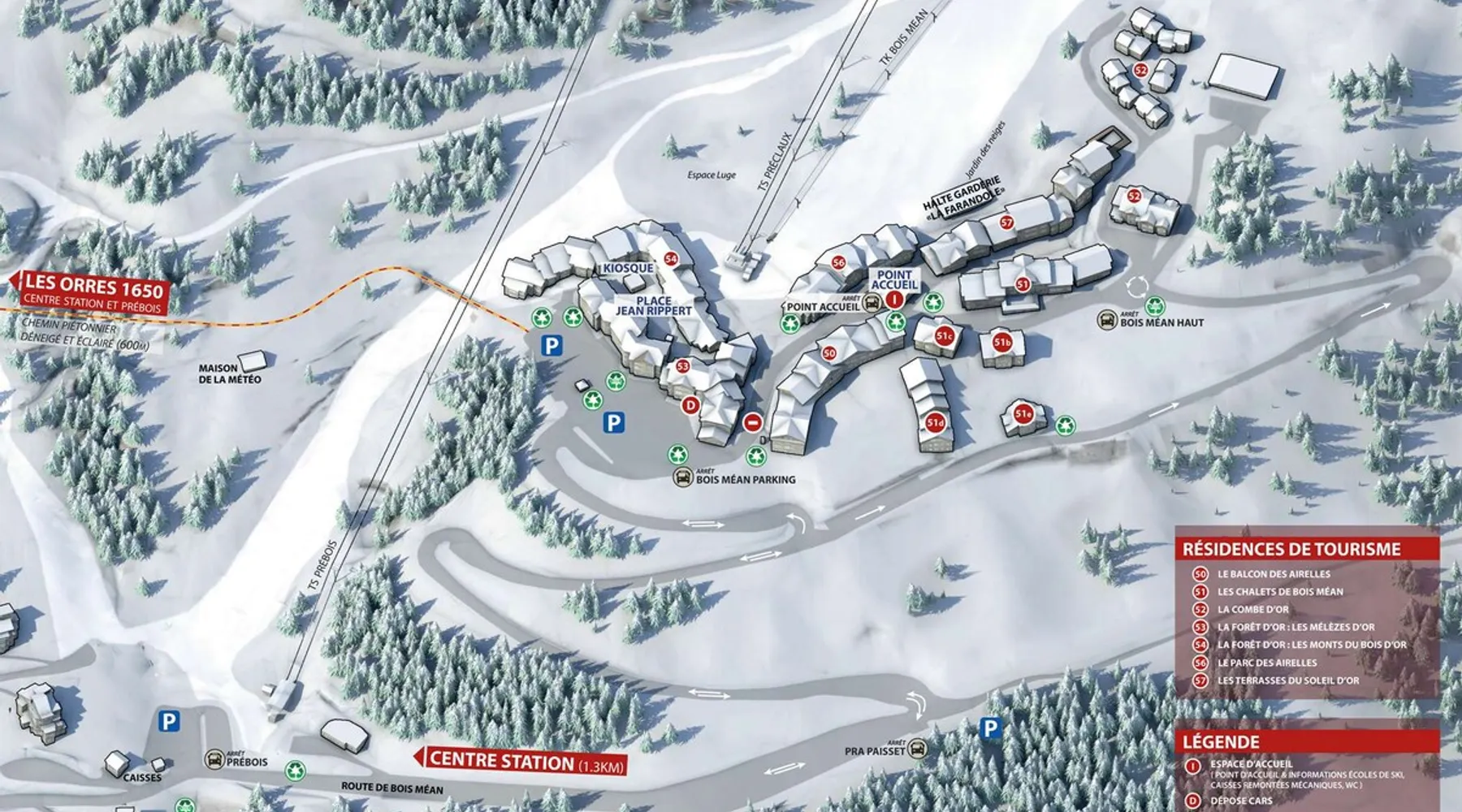Select the red no-entry marker
This screenshot has height=812, width=1462.
753,422
